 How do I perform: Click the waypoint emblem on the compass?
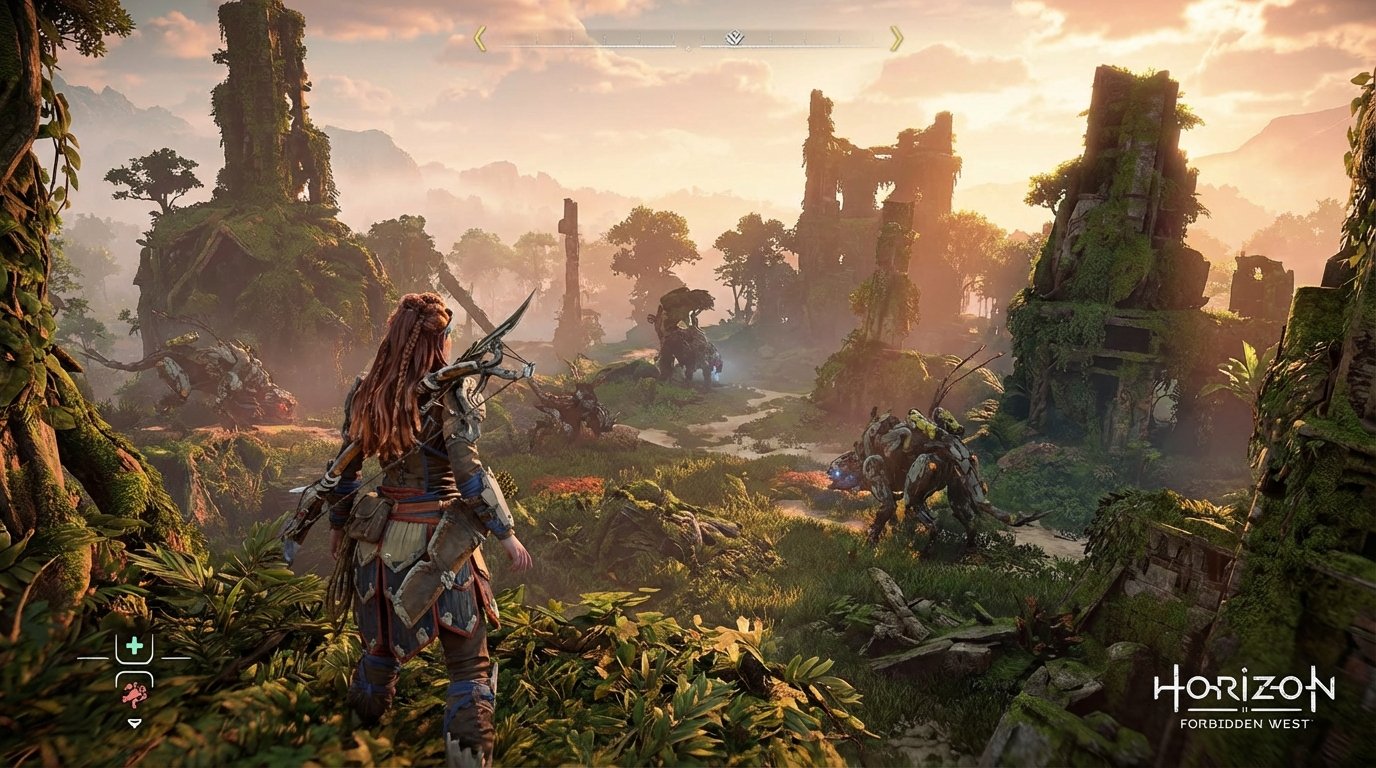[x=734, y=38]
